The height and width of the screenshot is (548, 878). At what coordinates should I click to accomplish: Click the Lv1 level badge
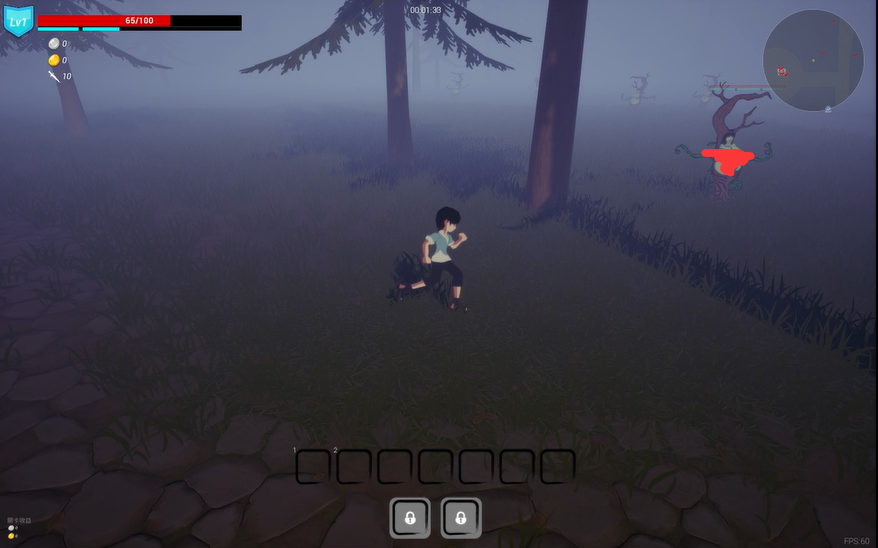tap(18, 21)
